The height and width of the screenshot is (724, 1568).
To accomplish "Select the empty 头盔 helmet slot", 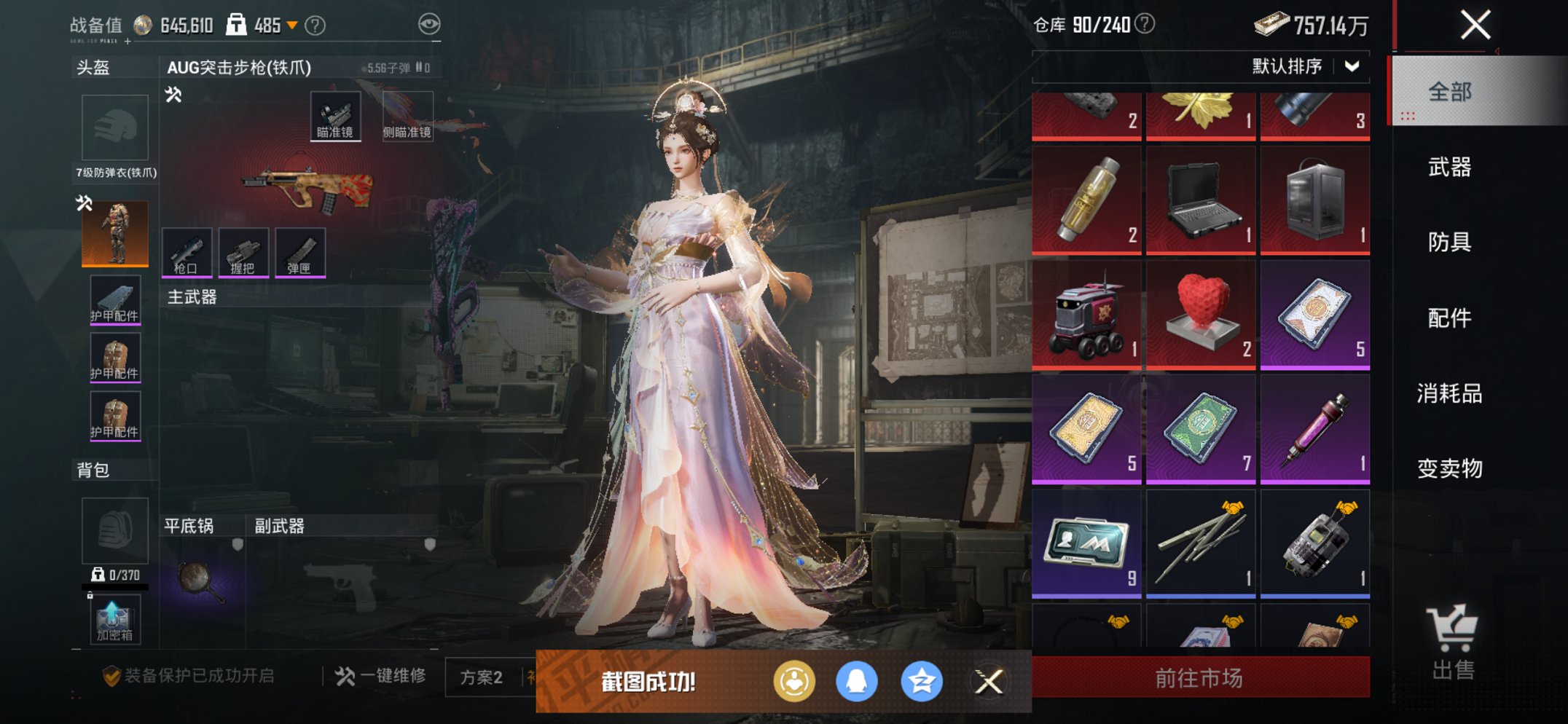I will 117,127.
